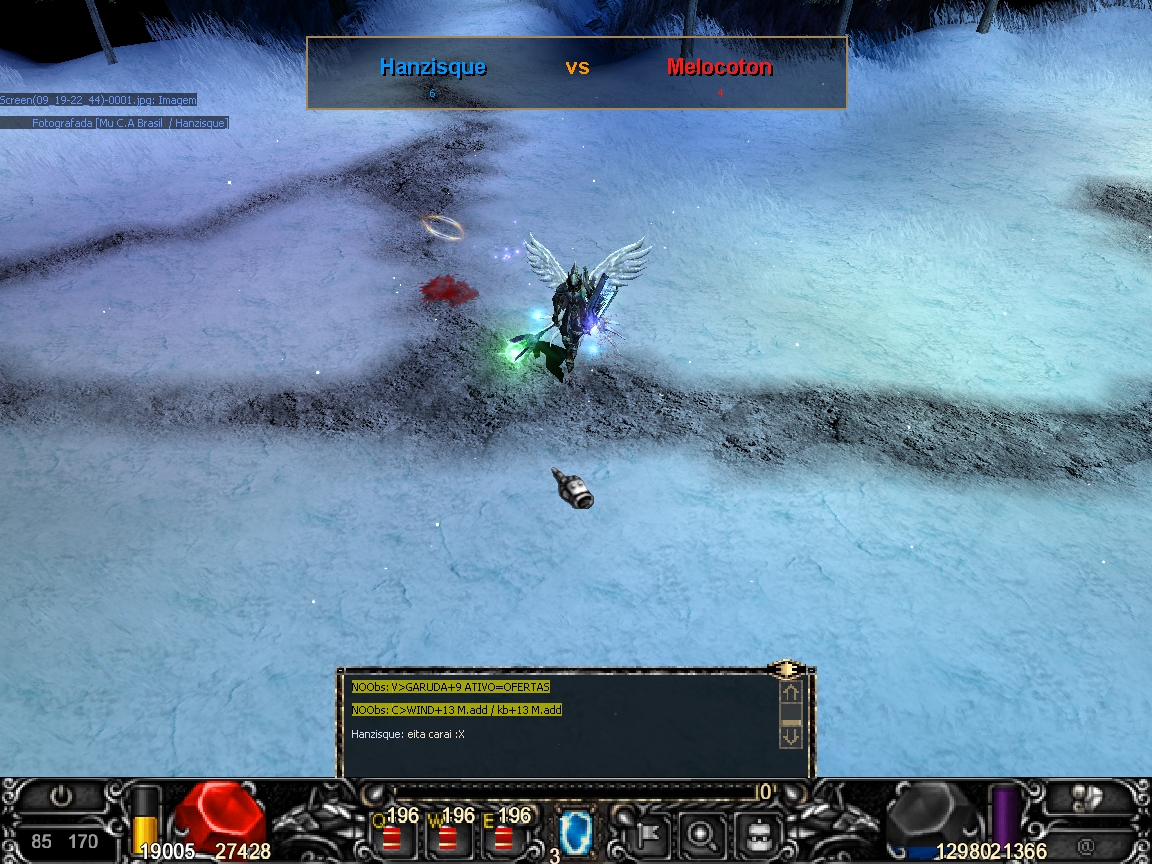Open the flag menu button
Image resolution: width=1152 pixels, height=864 pixels.
coord(644,832)
